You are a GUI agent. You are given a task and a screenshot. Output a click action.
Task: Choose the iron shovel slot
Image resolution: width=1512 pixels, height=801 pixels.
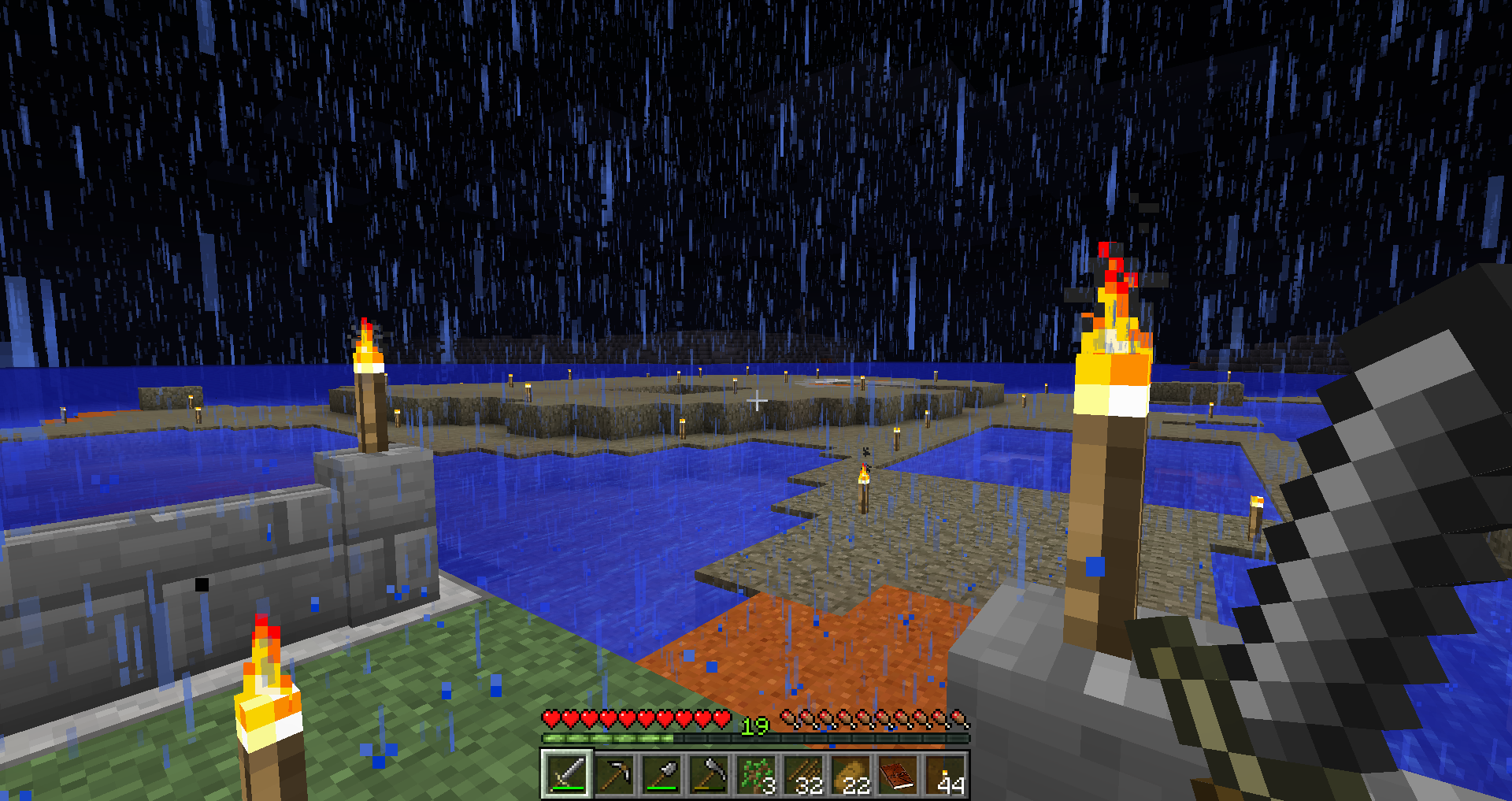click(x=661, y=775)
